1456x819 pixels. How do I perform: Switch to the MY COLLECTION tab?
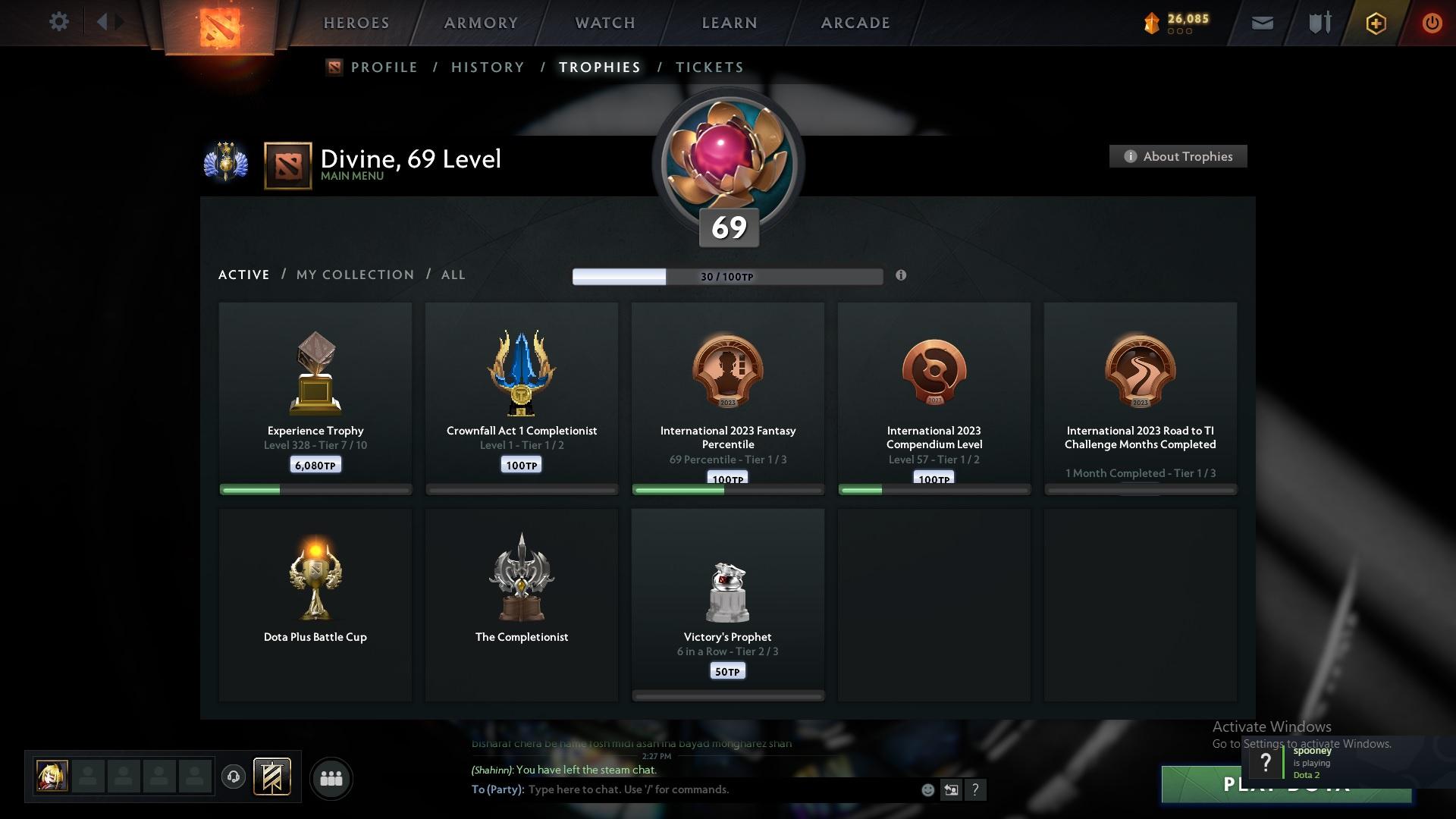(354, 275)
